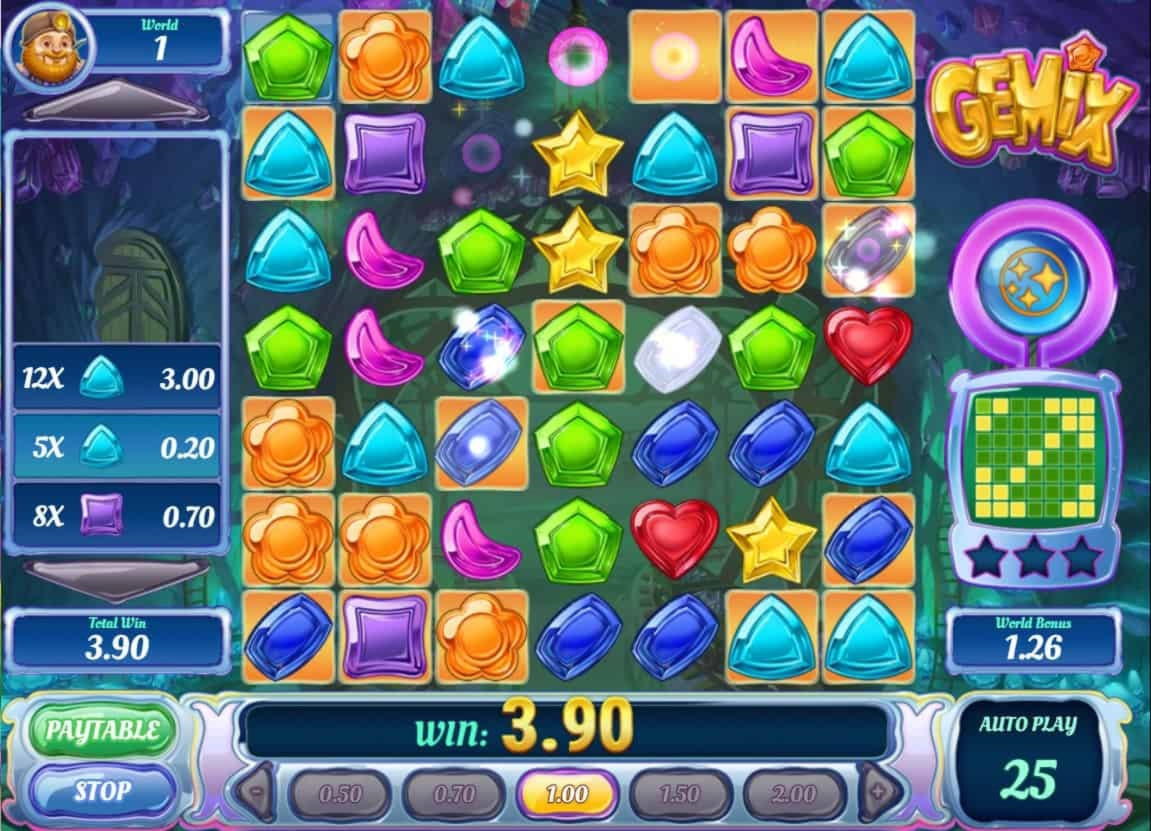The image size is (1151, 831).
Task: Click the green world pattern grid
Action: [x=1031, y=460]
